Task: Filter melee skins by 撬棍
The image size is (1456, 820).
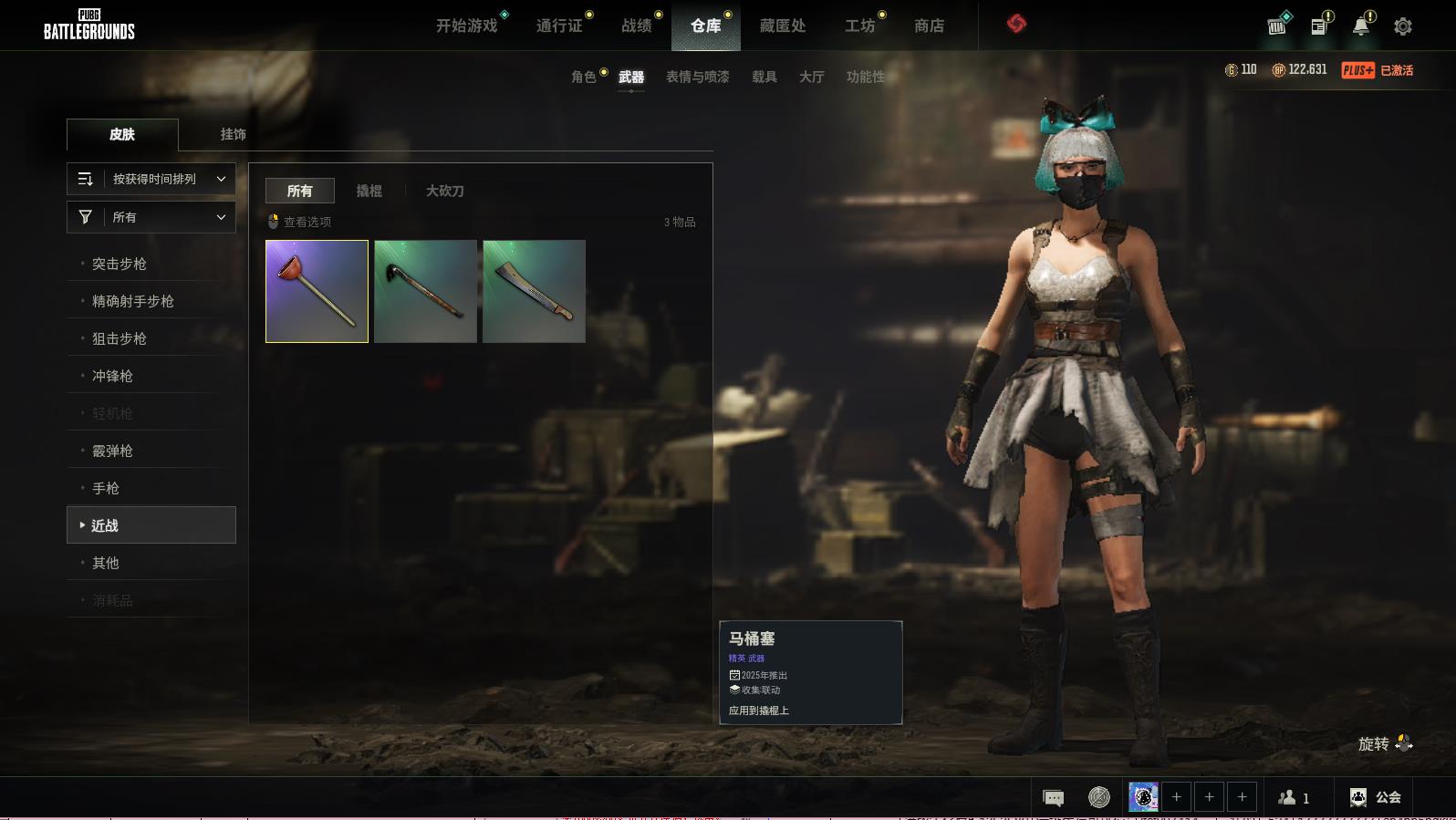Action: pos(369,191)
